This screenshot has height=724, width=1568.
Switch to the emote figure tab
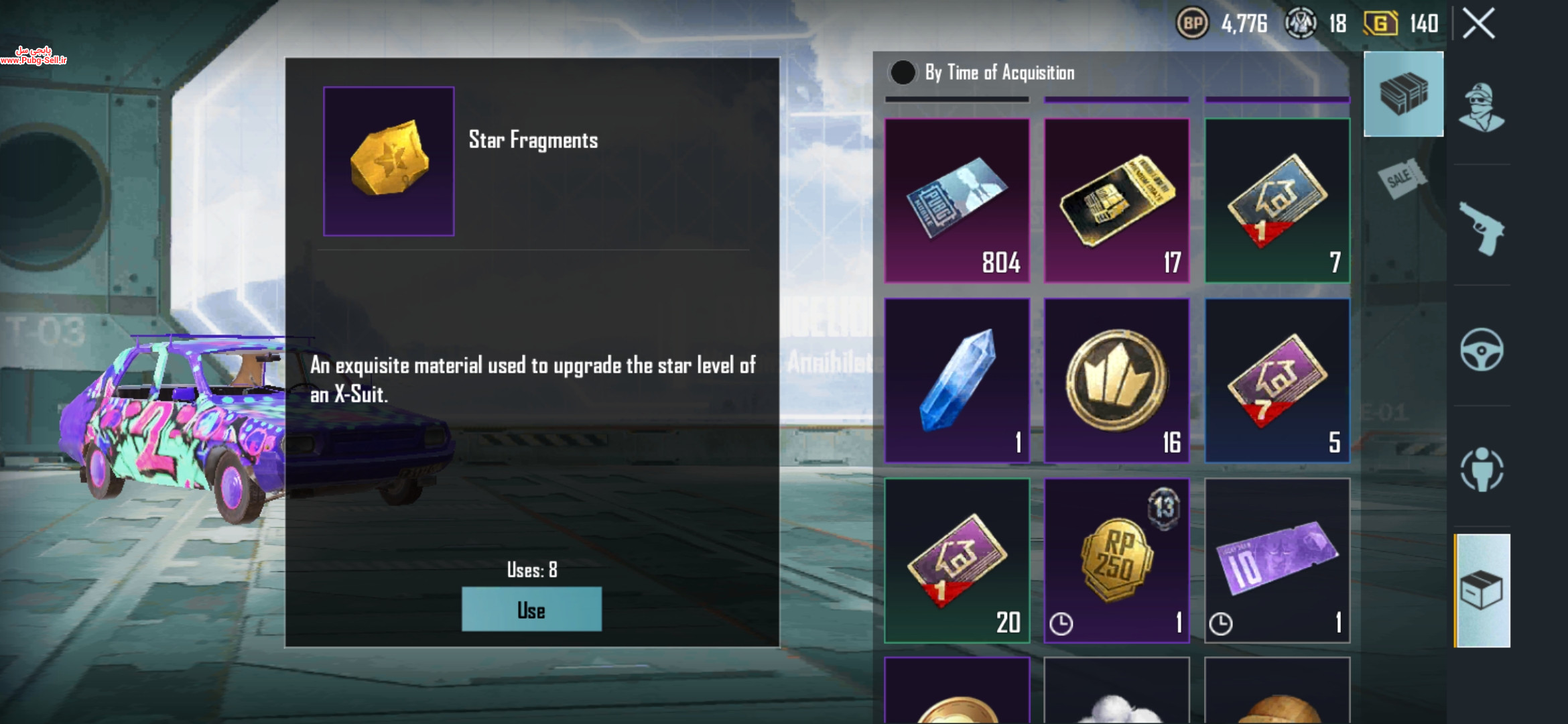[1482, 469]
